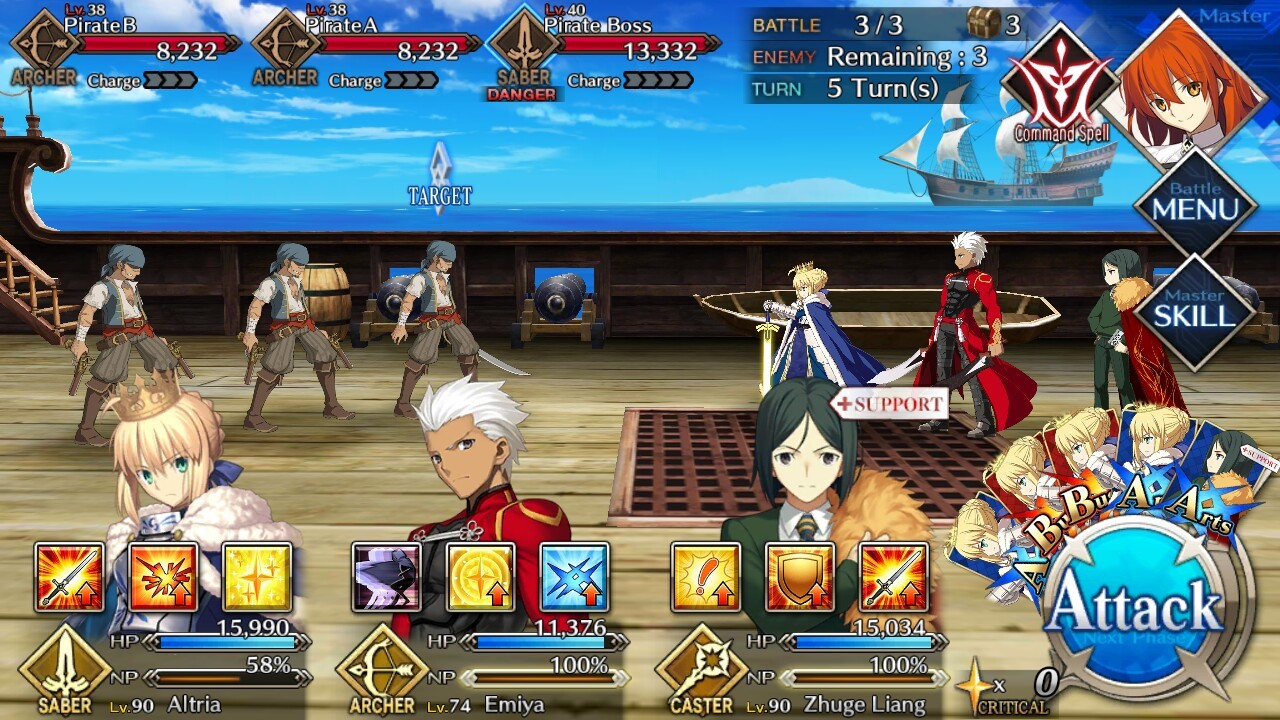Use Emiya's blue crossed-arrows skill
The width and height of the screenshot is (1280, 720).
tap(575, 577)
